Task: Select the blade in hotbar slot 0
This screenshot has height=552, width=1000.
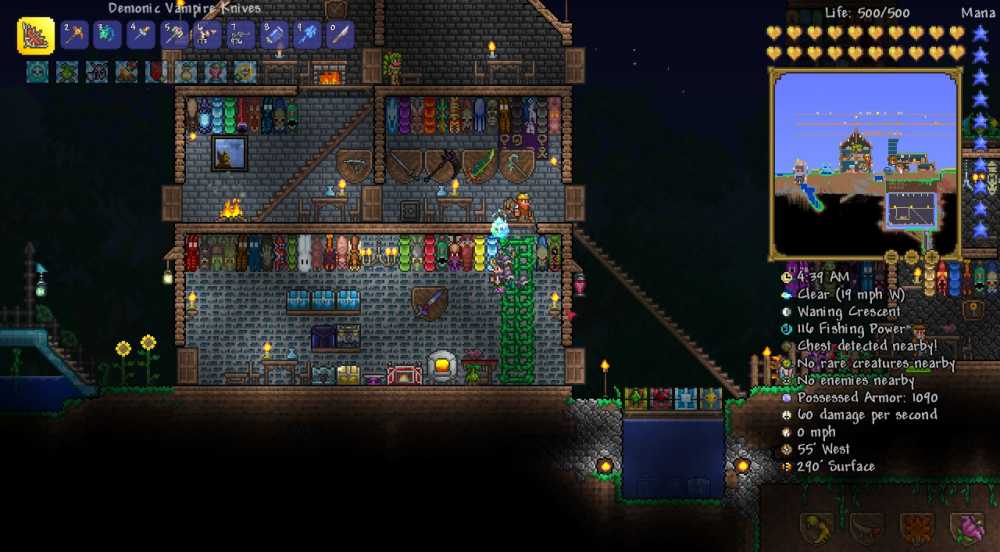Action: pos(341,35)
